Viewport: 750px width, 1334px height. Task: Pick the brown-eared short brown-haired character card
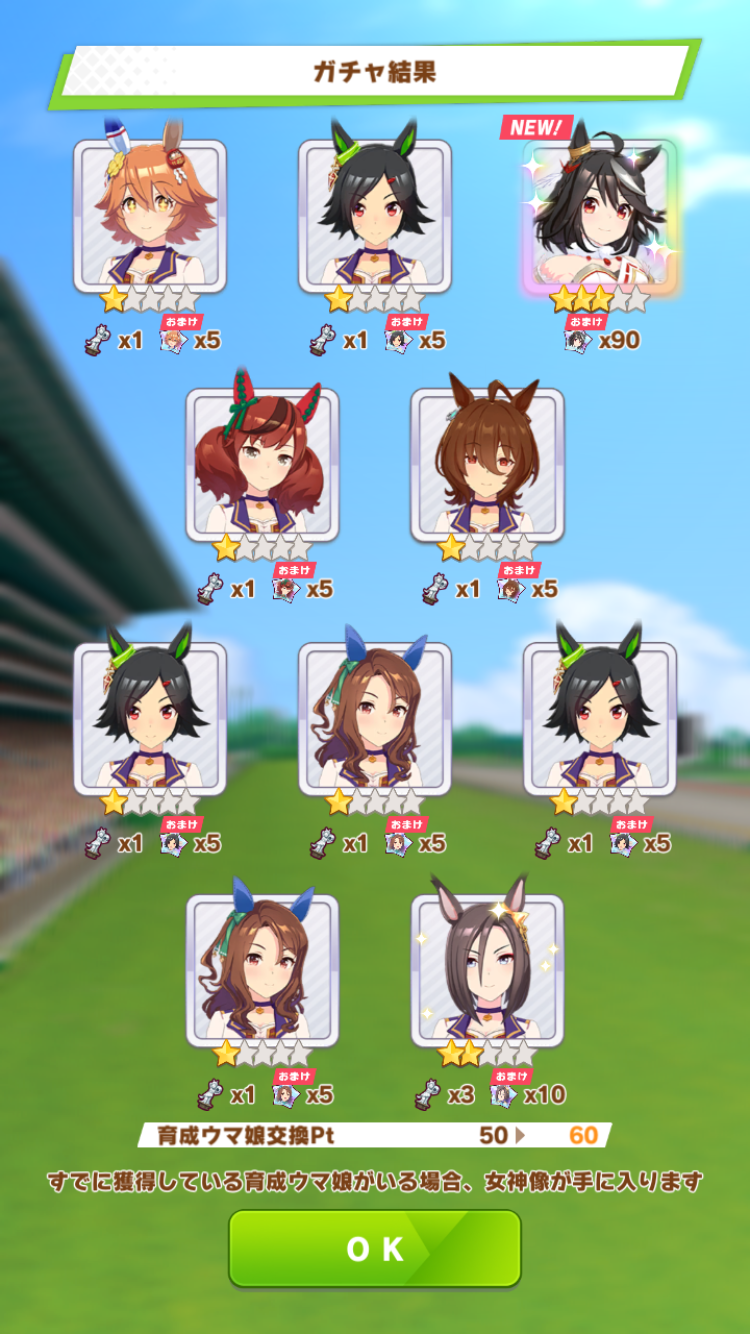tap(487, 465)
